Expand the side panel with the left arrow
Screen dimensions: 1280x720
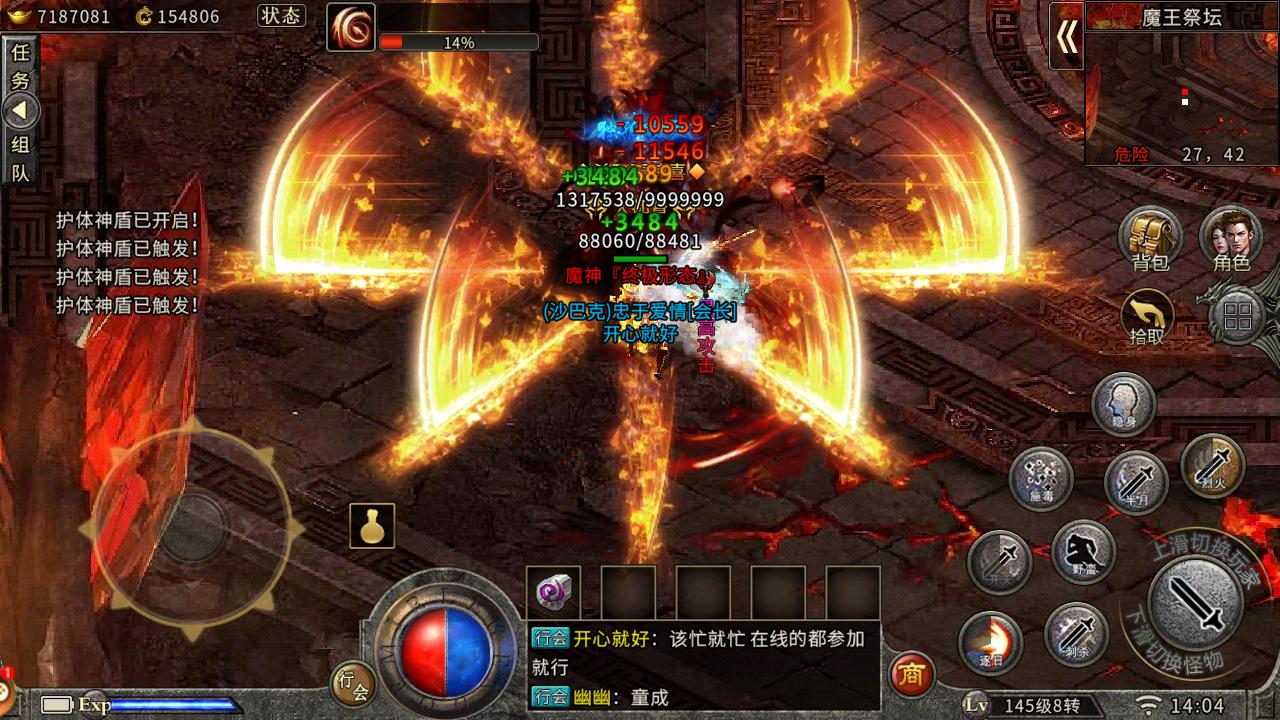[x=20, y=111]
